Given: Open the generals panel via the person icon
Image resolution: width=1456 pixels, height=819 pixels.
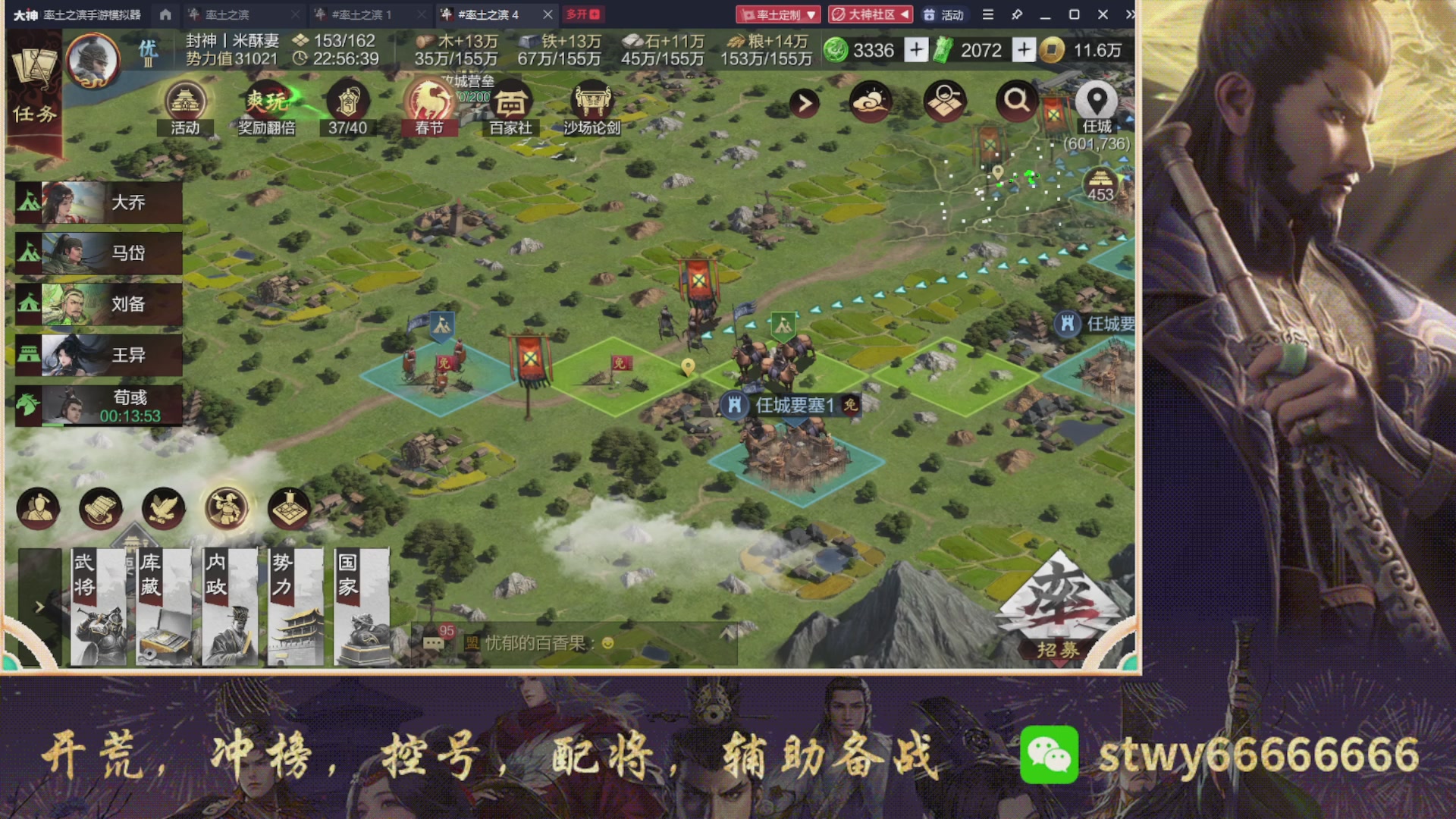Looking at the screenshot, I should pyautogui.click(x=39, y=508).
